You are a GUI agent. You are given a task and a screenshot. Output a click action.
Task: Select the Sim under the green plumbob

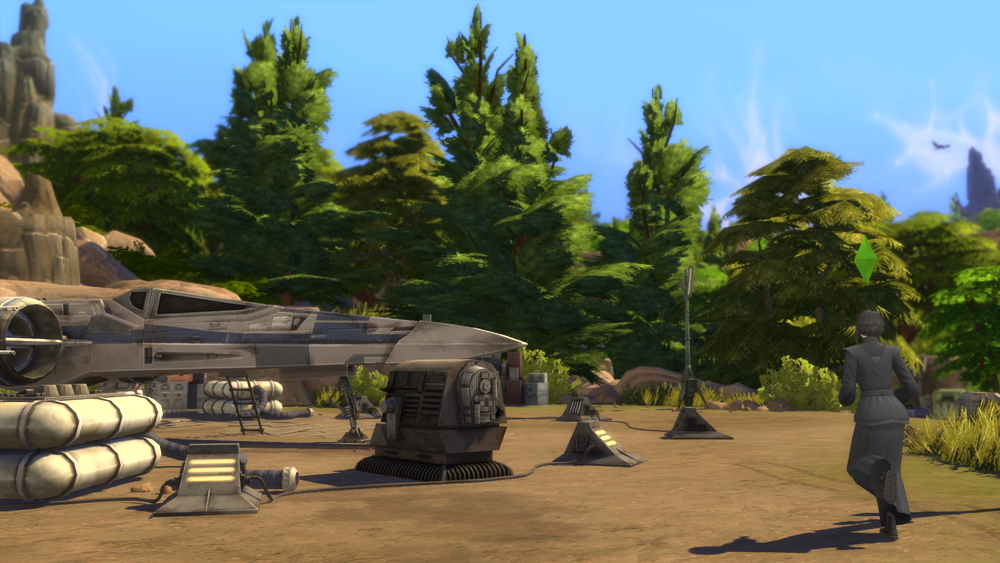tap(875, 410)
